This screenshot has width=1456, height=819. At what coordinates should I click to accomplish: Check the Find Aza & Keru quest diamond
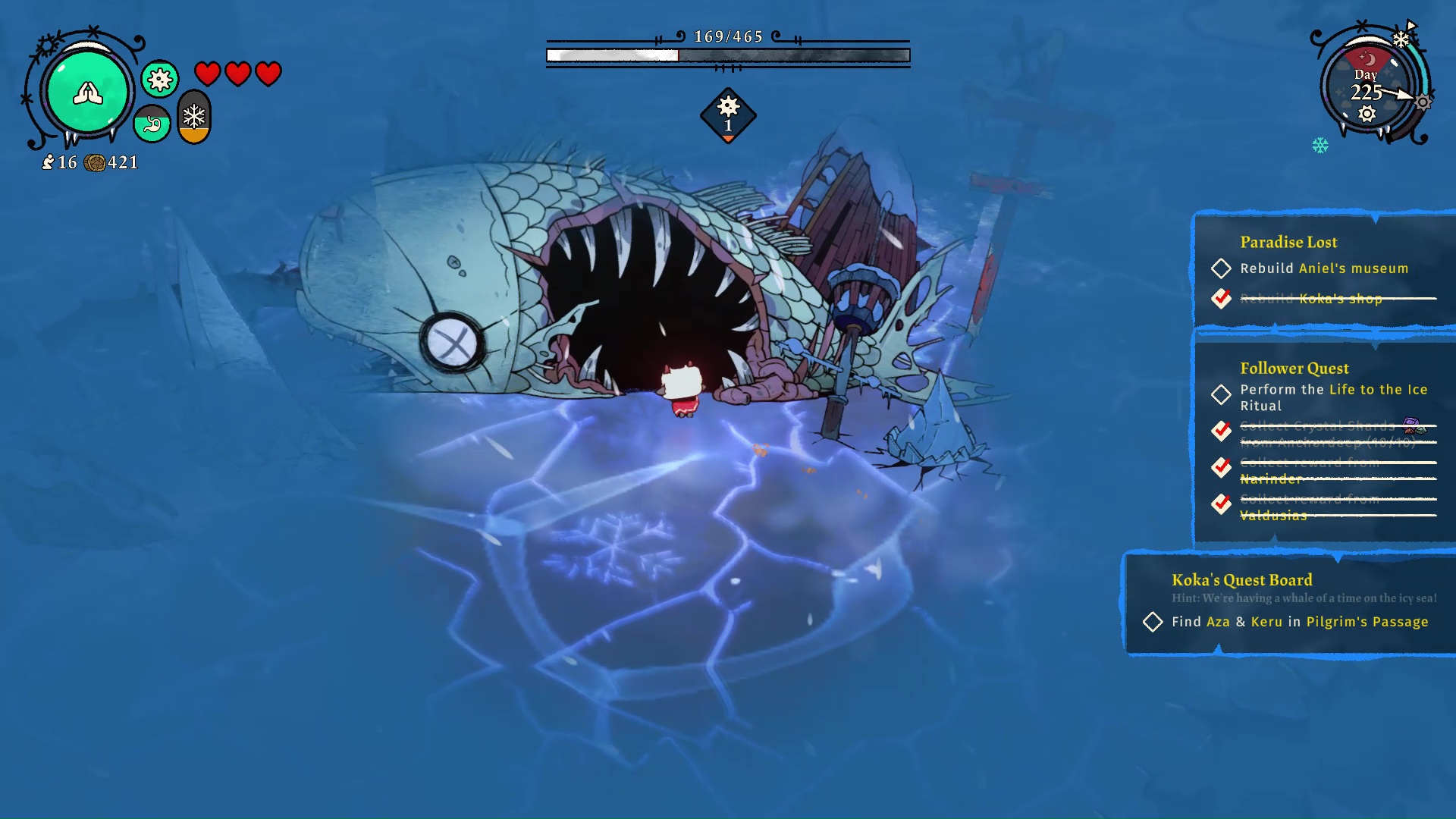[x=1152, y=622]
